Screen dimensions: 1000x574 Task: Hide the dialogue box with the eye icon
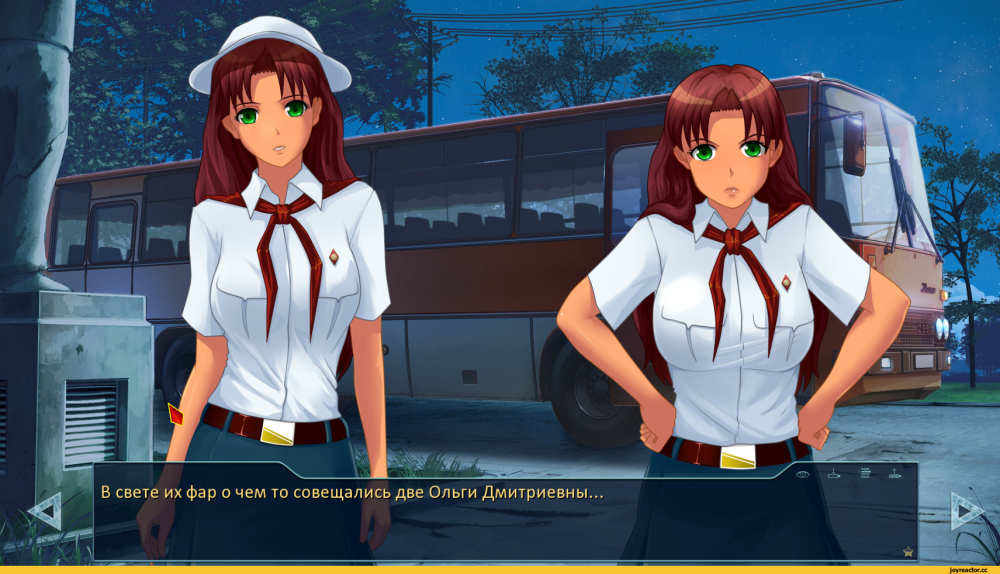(x=802, y=473)
